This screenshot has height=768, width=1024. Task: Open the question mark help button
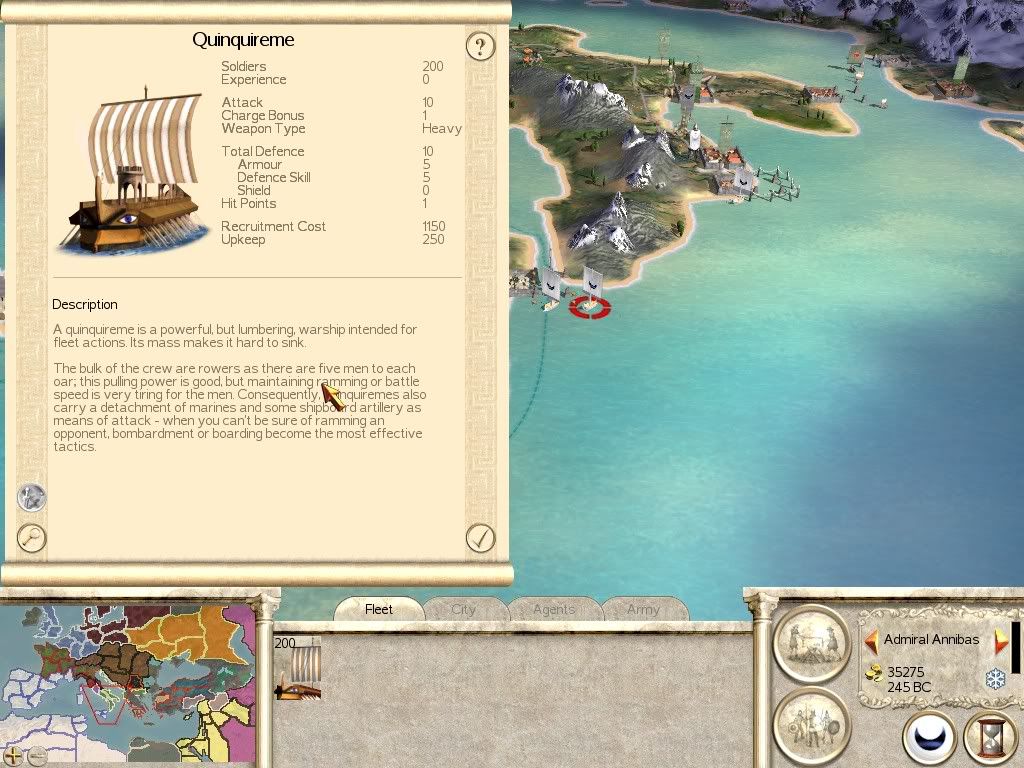481,45
